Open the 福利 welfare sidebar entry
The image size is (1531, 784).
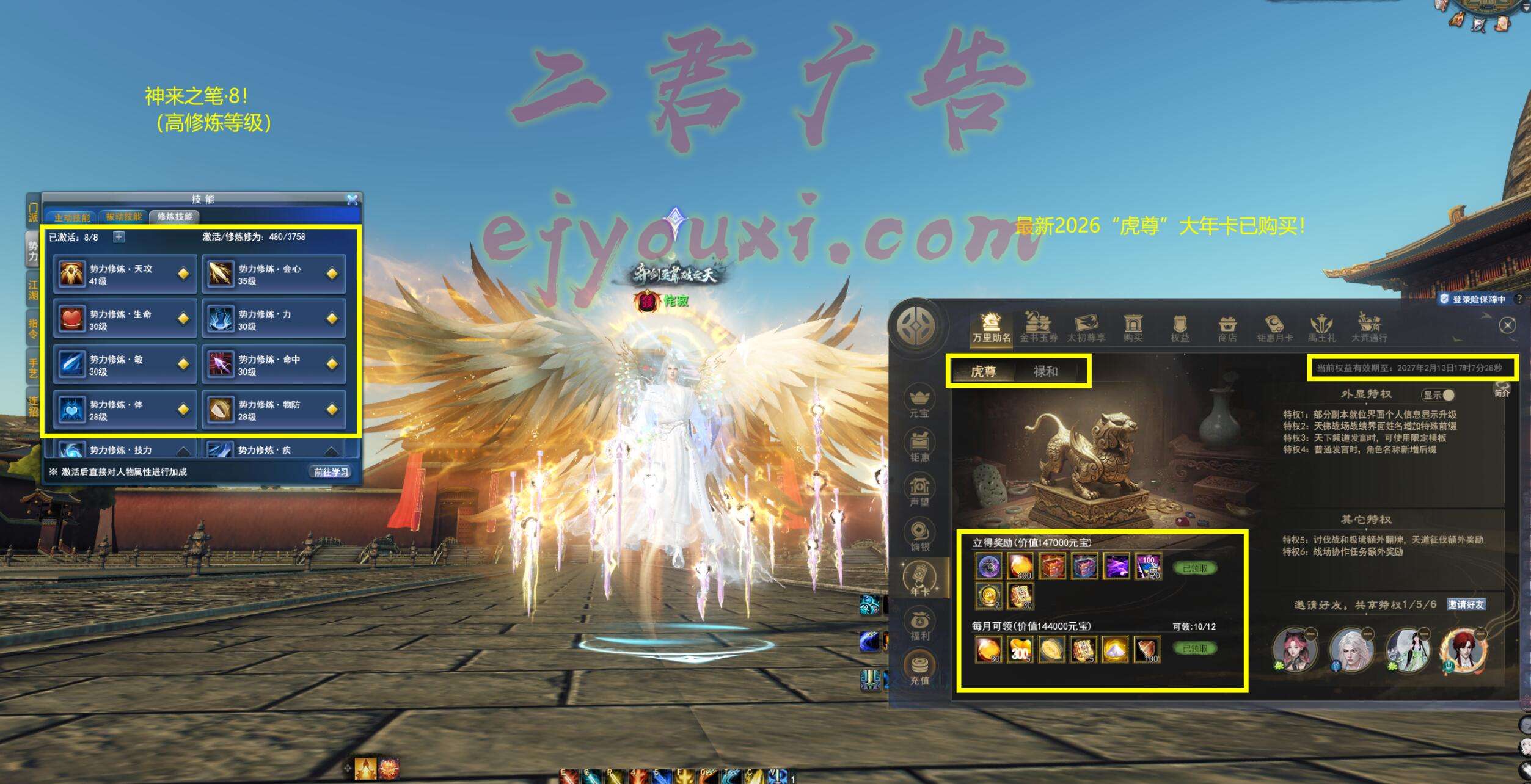click(919, 624)
